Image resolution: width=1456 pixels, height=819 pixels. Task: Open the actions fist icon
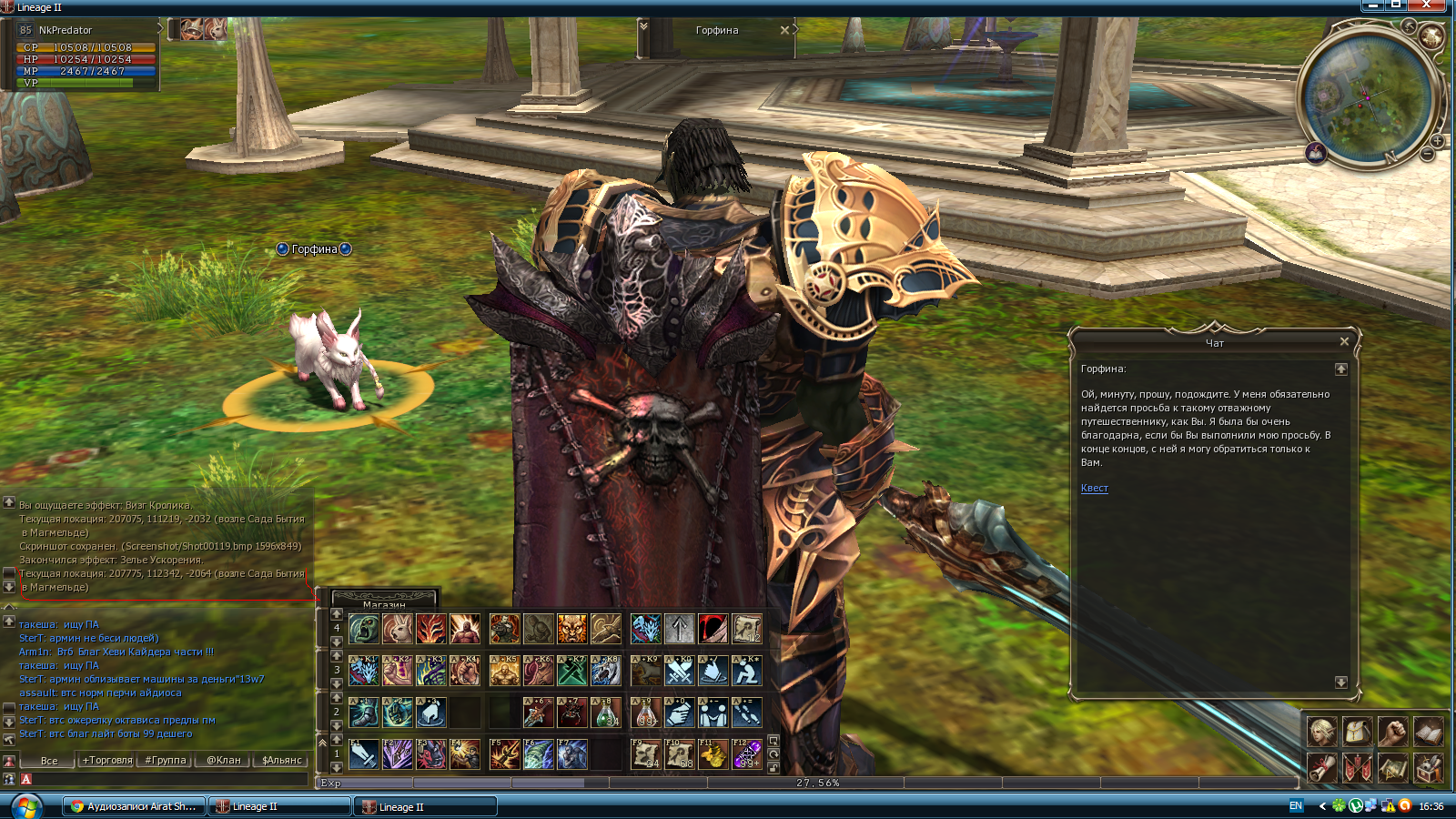point(1392,732)
